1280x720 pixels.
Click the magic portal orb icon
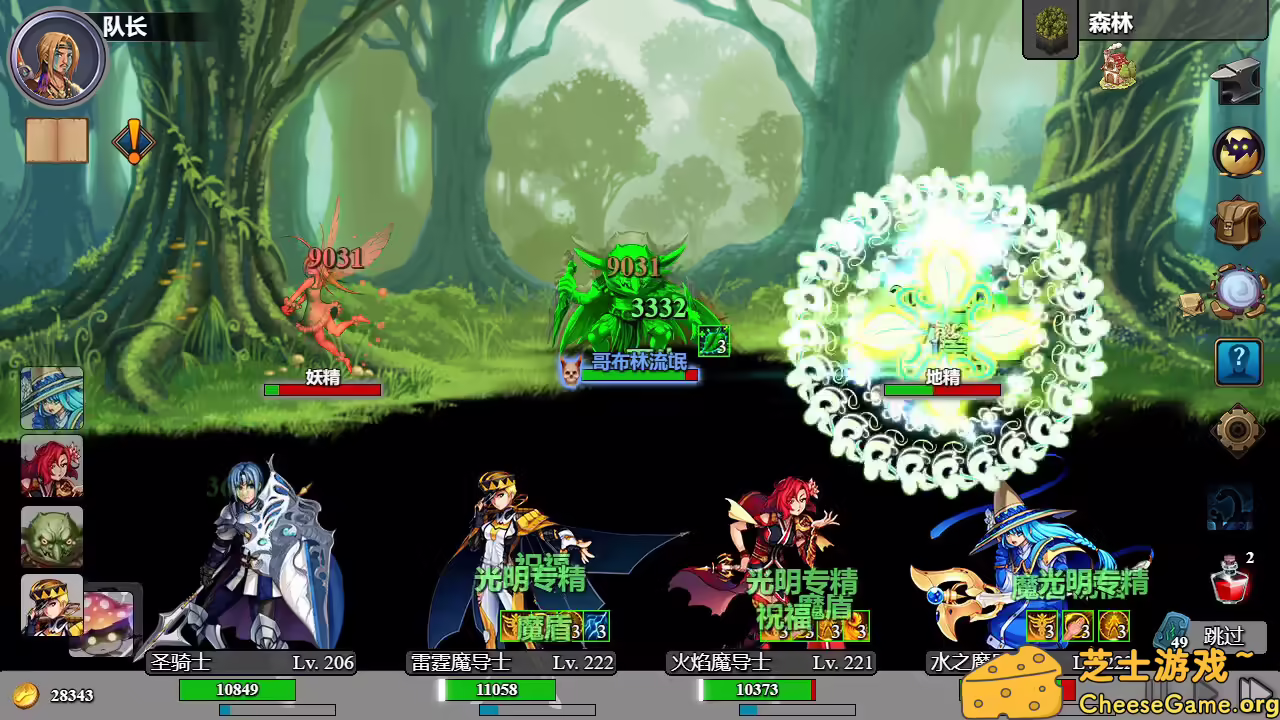click(x=1238, y=290)
